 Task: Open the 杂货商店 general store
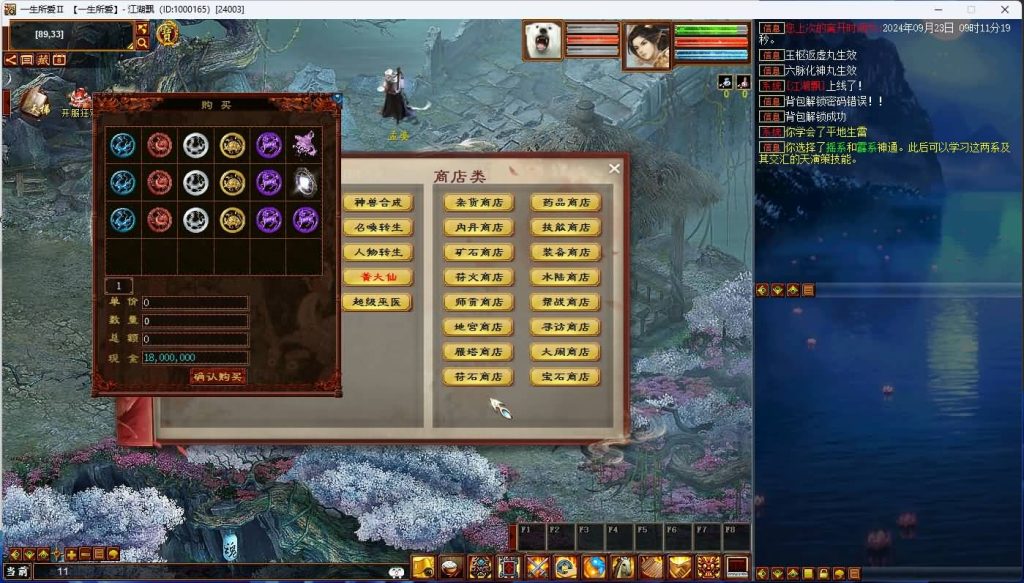[478, 203]
